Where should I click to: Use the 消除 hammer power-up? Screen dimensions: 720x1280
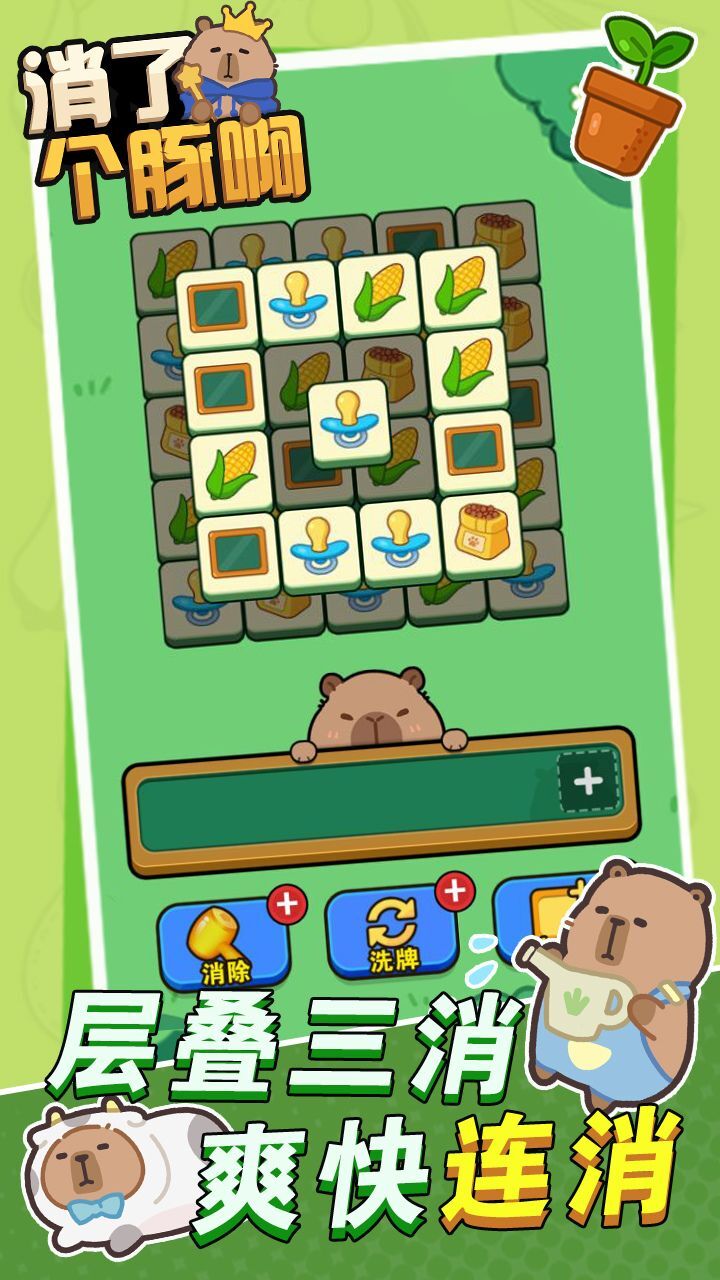click(224, 942)
